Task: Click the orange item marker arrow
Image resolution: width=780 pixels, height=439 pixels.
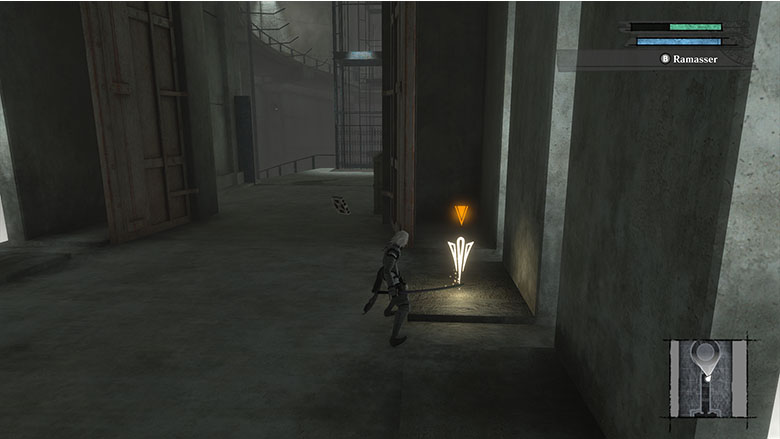Action: [460, 213]
